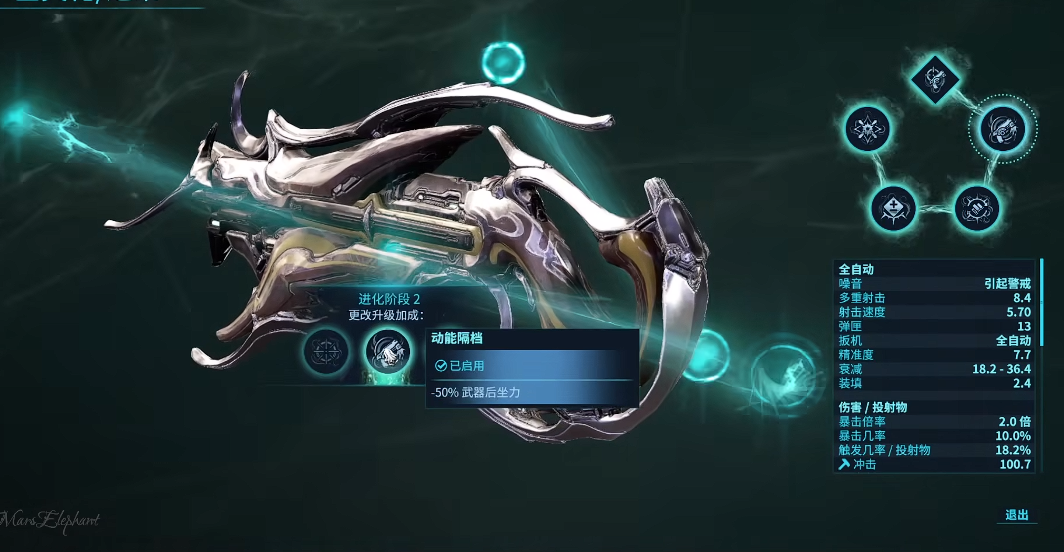
Task: Choose the plus-sign diamond evolution node
Action: (x=893, y=207)
